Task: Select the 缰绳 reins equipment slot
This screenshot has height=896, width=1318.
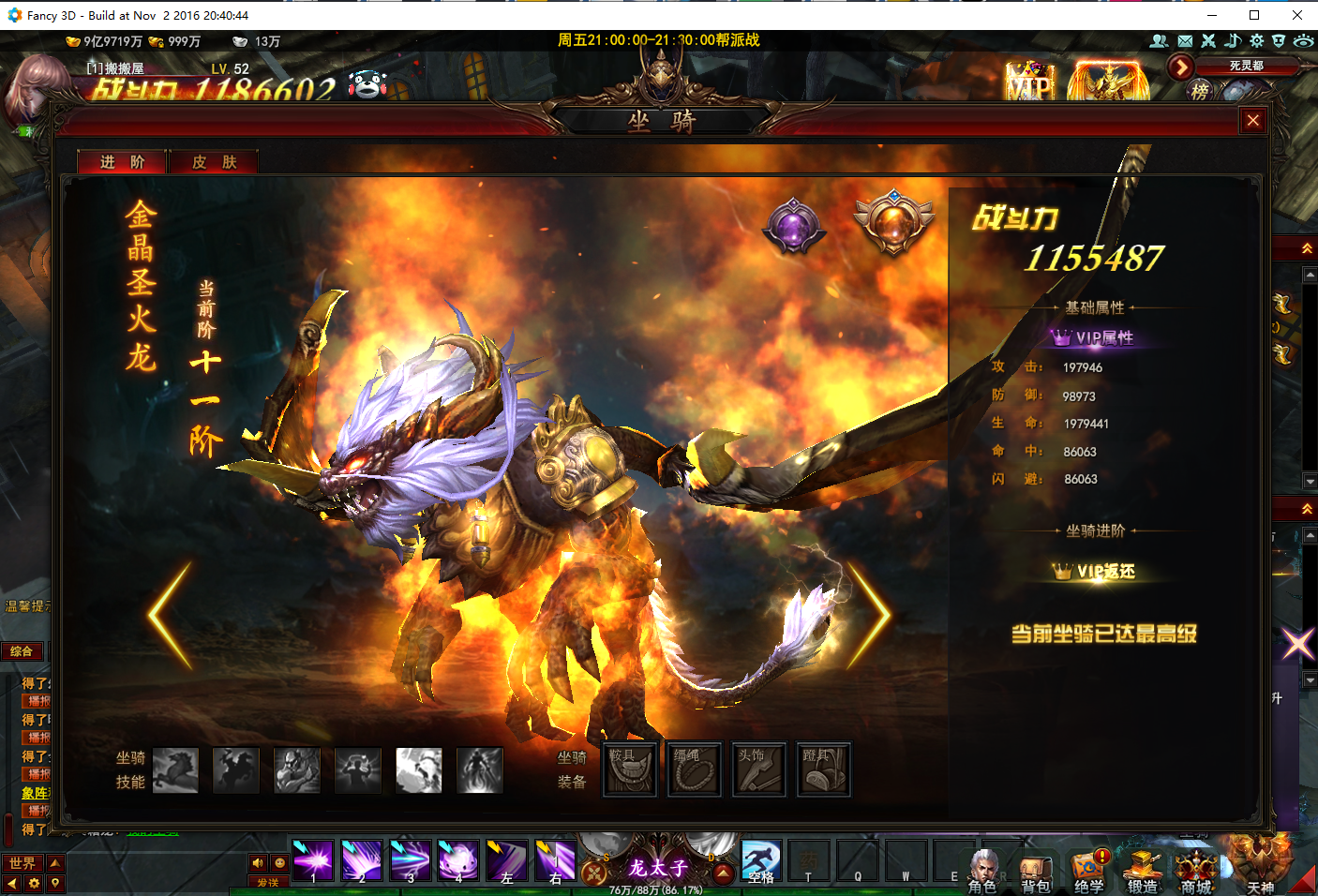Action: 694,769
